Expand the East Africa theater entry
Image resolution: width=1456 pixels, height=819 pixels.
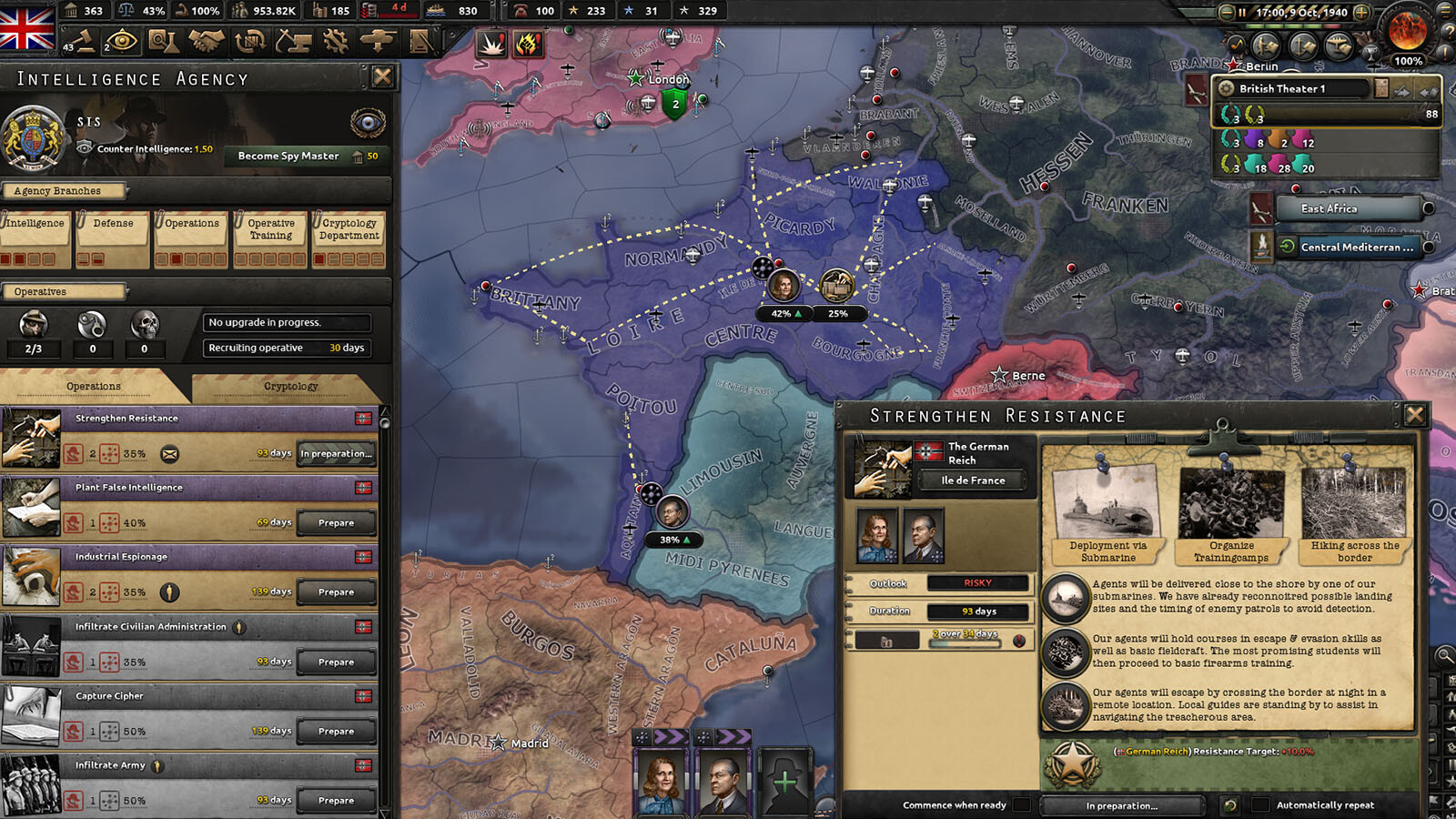point(1350,208)
